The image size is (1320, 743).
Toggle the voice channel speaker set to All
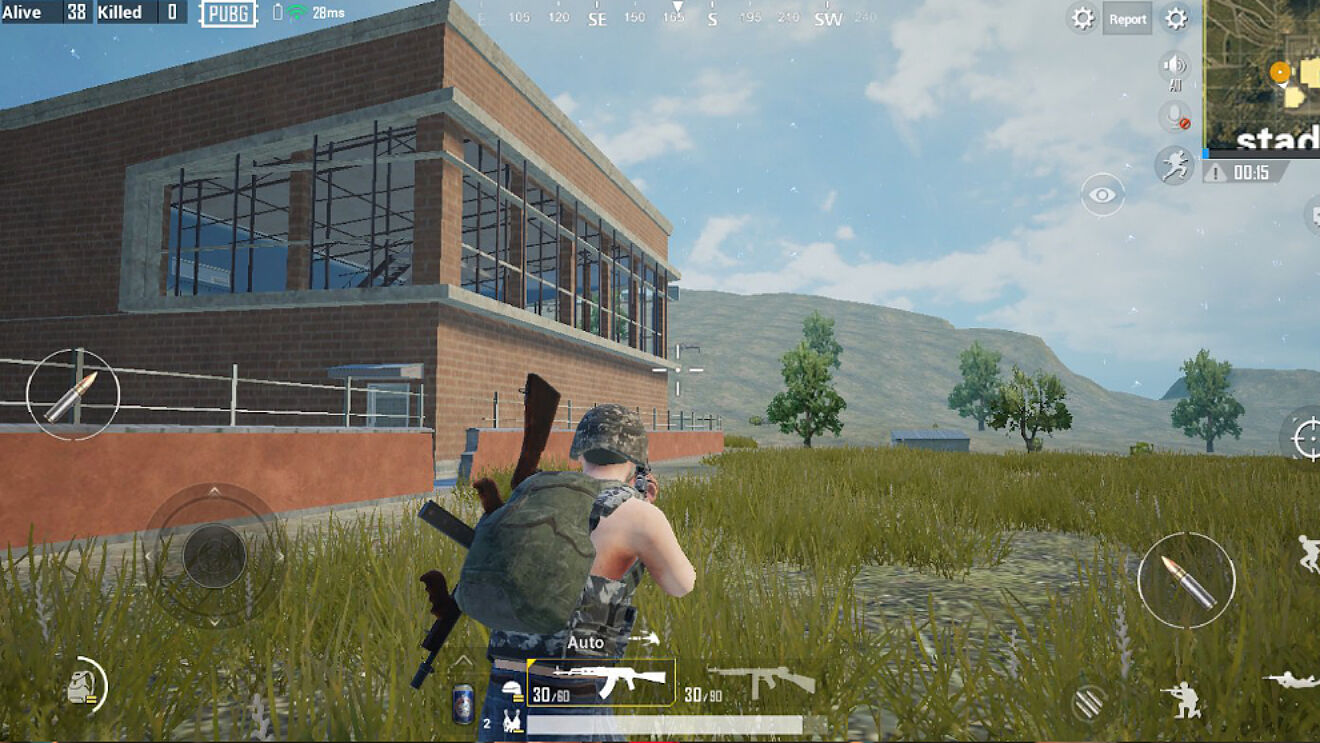(x=1176, y=65)
